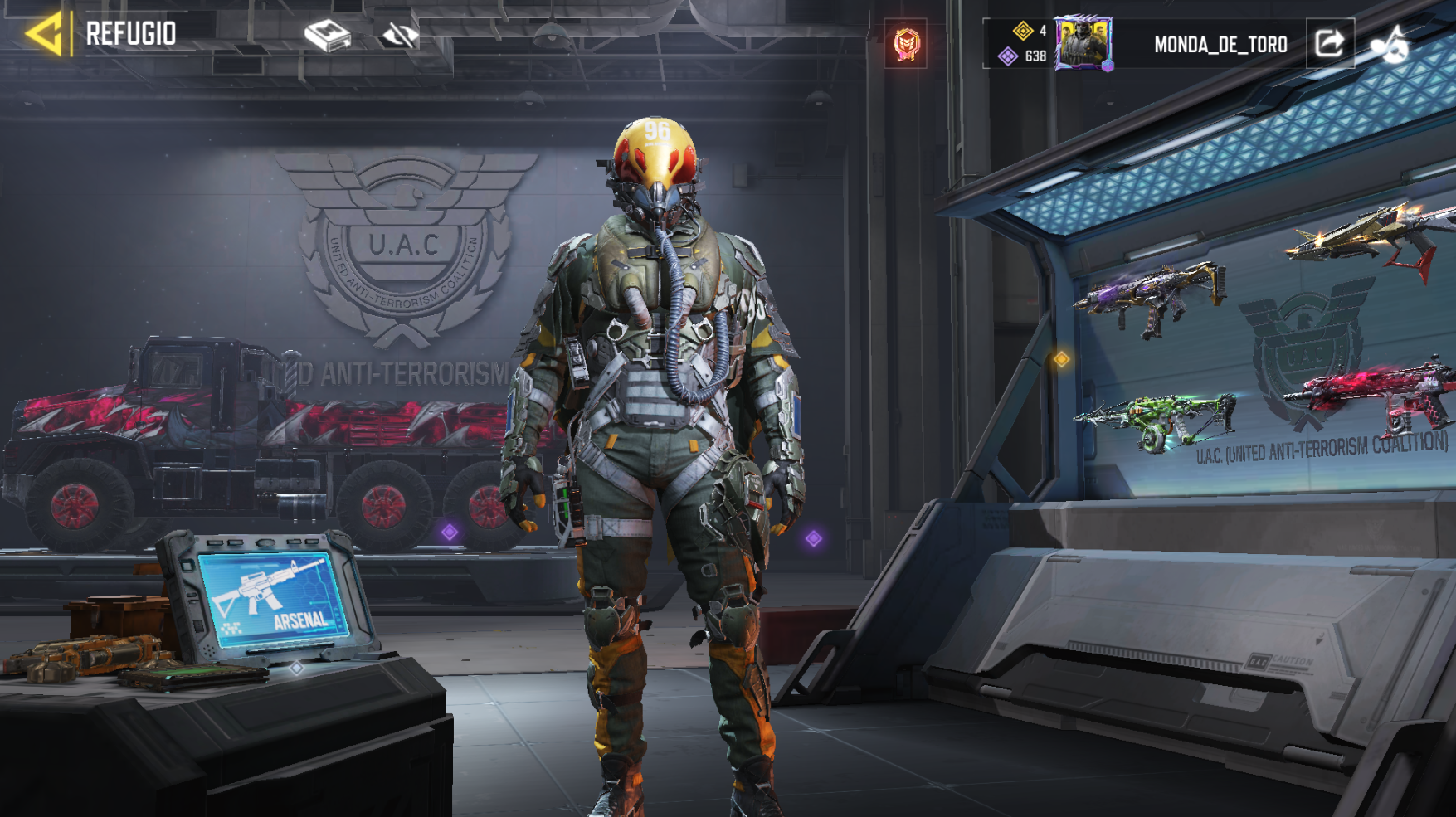This screenshot has width=1456, height=817.
Task: Select the purple diamond marker beside the character
Action: pyautogui.click(x=814, y=539)
